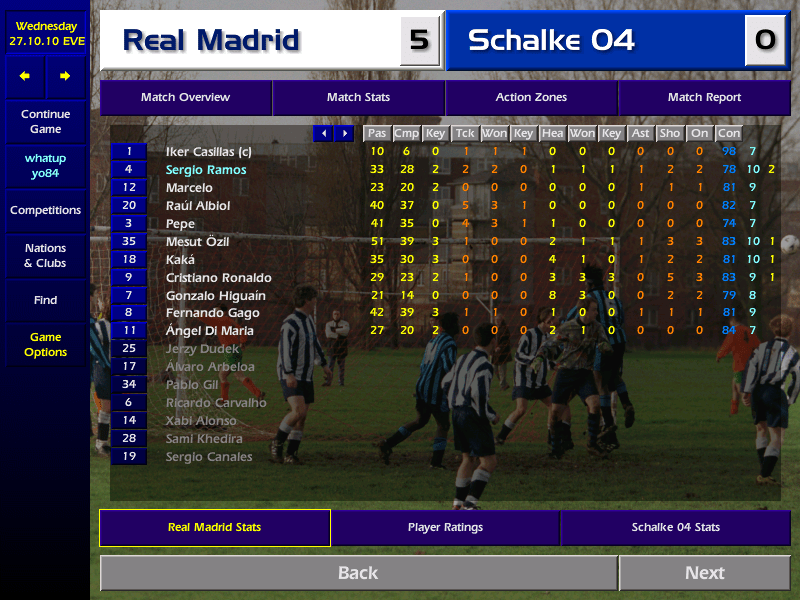Screen dimensions: 800x600
Task: Open the Competitions menu
Action: [x=45, y=211]
